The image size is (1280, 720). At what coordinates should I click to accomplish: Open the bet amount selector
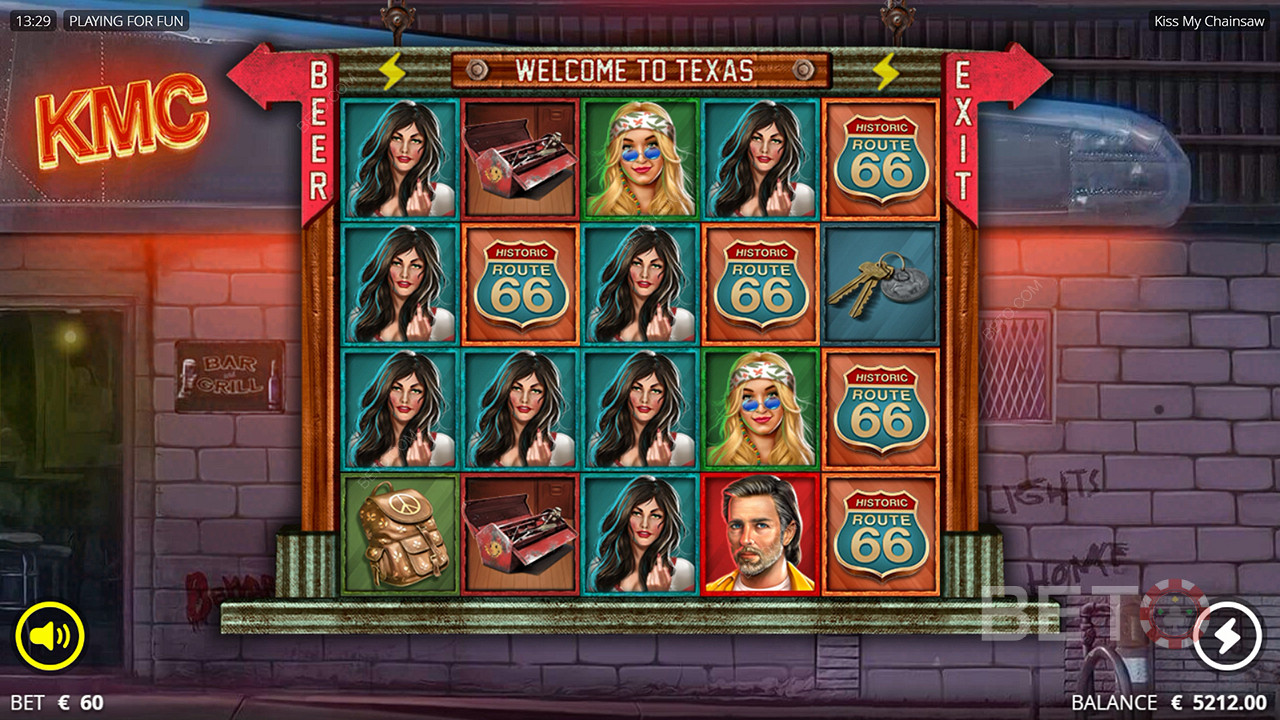coord(58,703)
